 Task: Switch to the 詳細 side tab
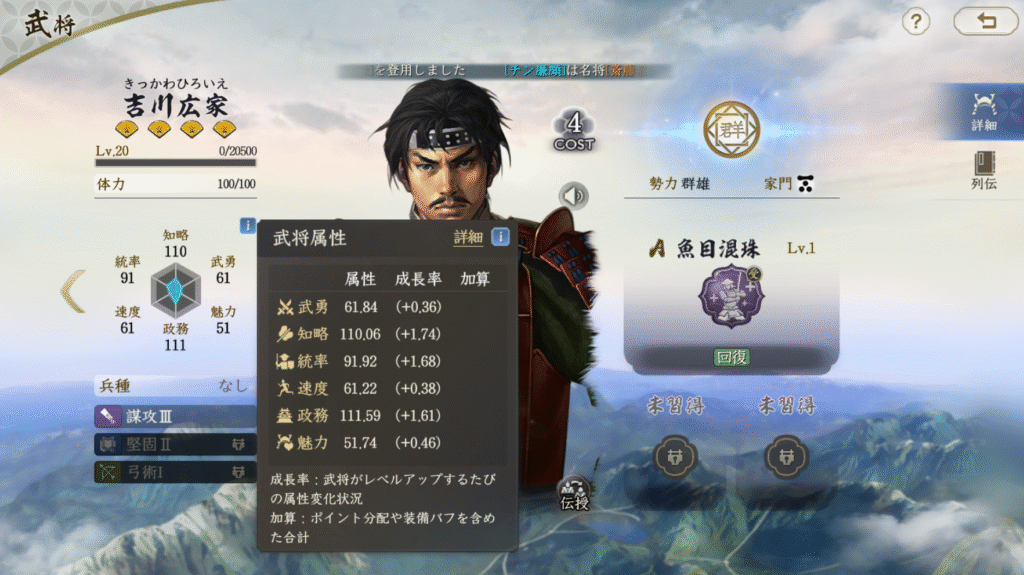pyautogui.click(x=983, y=111)
